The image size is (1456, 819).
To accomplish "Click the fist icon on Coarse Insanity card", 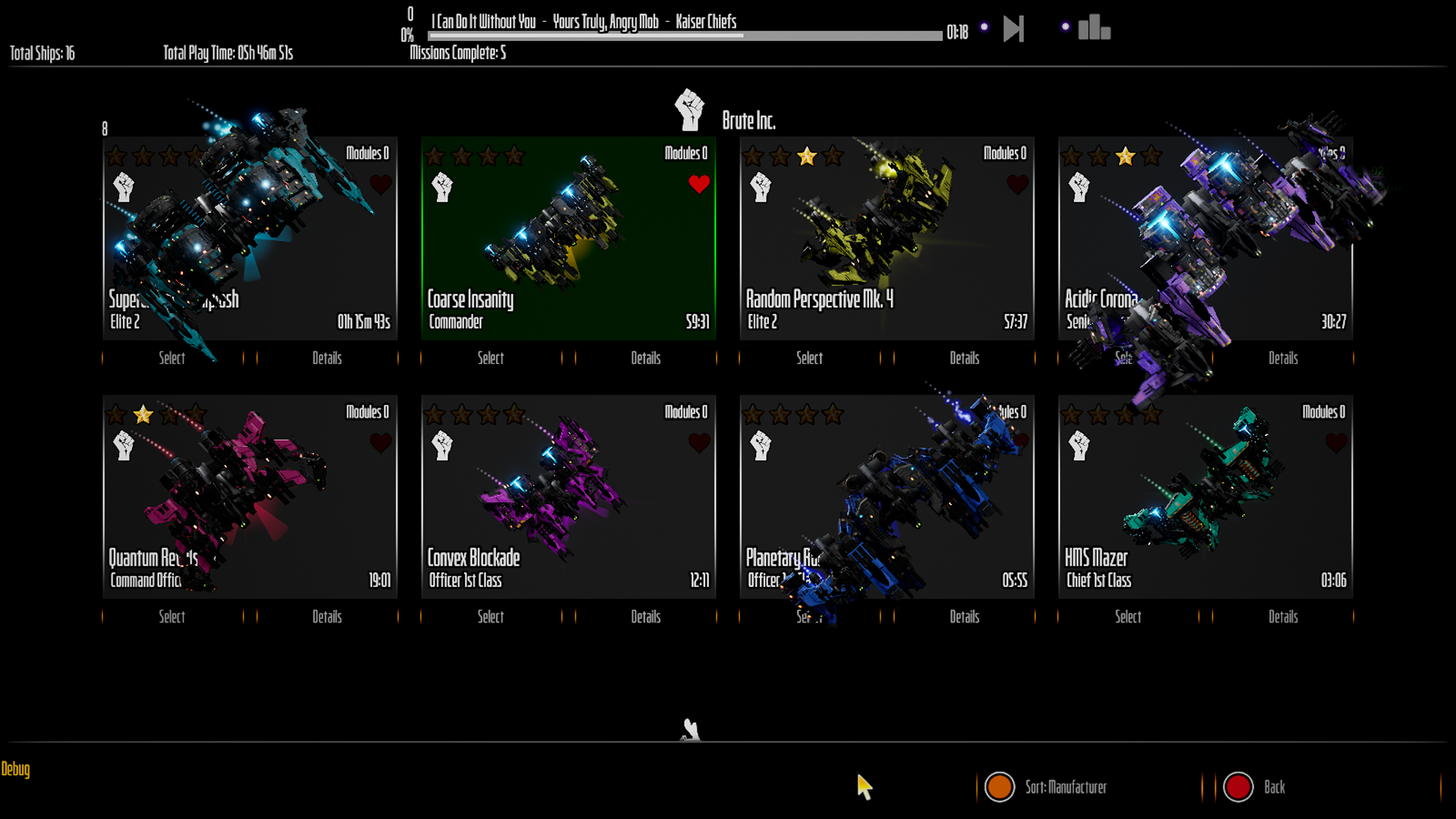I will (442, 187).
